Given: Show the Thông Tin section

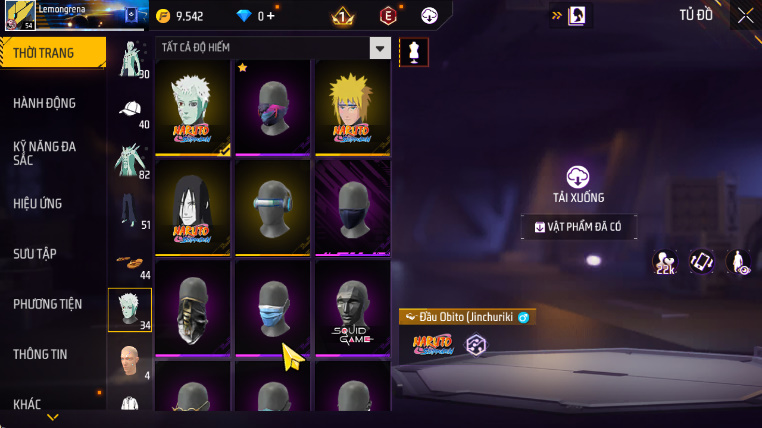Looking at the screenshot, I should (41, 354).
